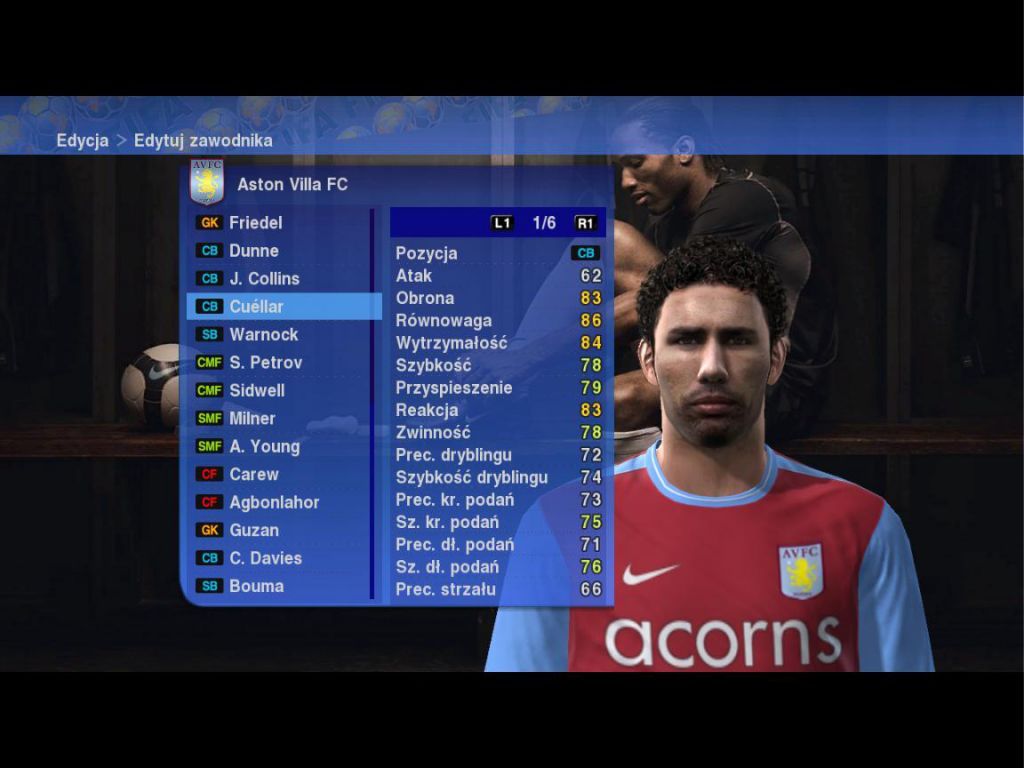
Task: Select the Obrona attribute row
Action: click(x=497, y=298)
